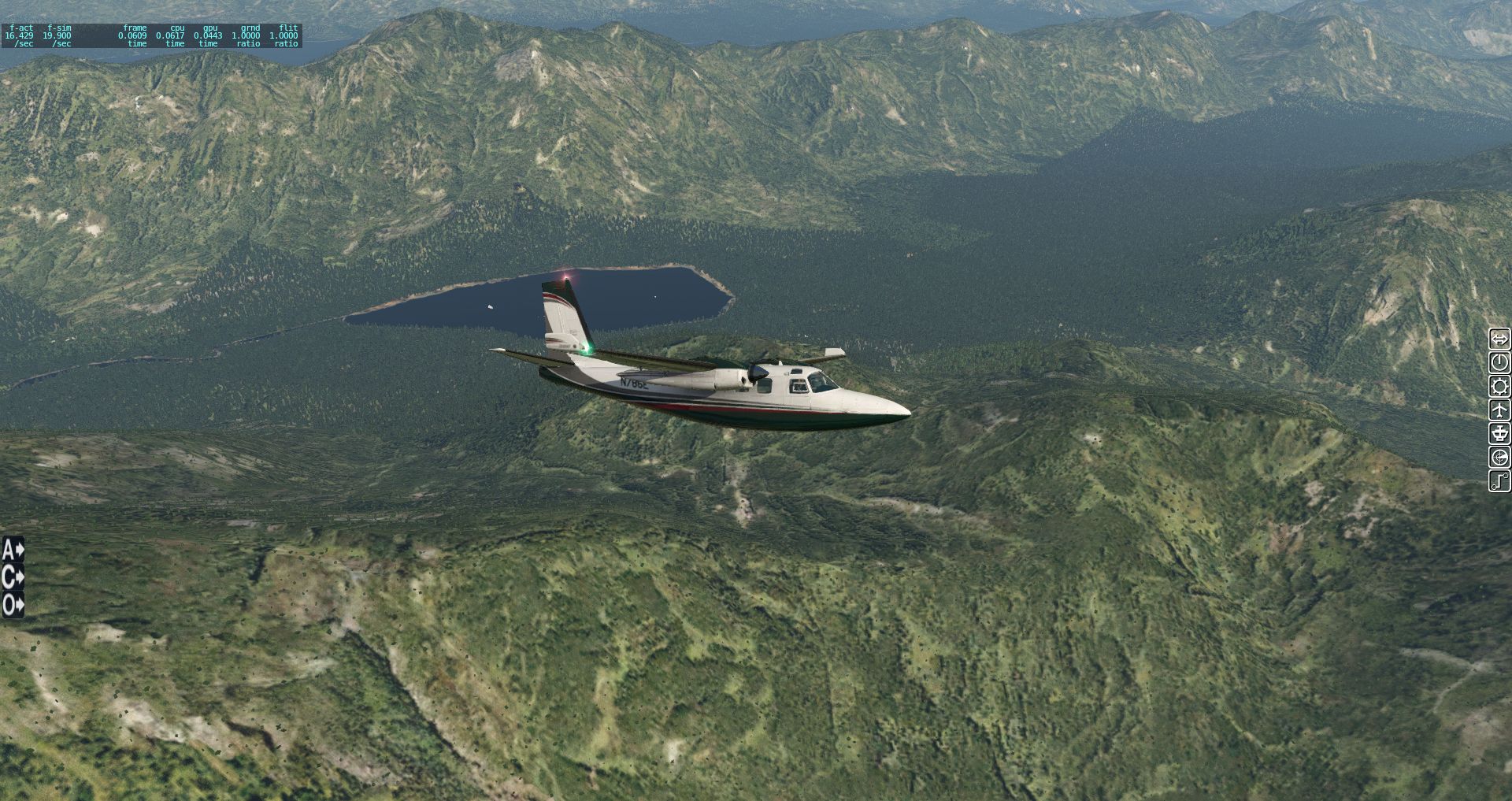Expand the A arrow tab

[13, 549]
